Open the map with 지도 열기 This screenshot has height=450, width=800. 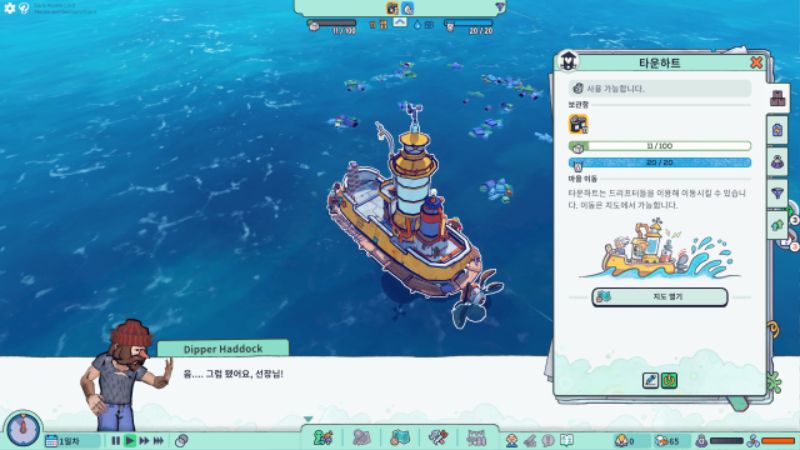[x=659, y=297]
